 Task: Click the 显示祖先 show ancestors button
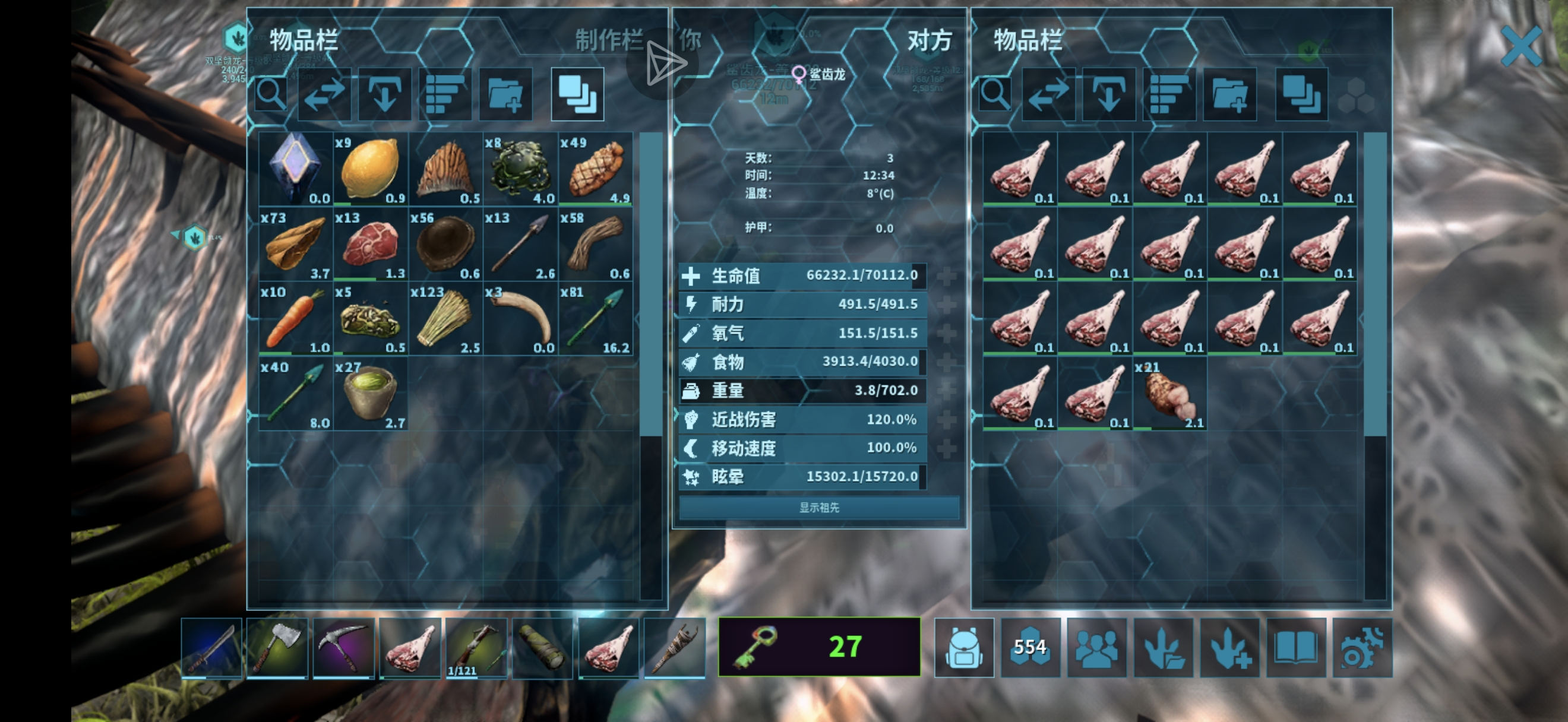point(818,507)
